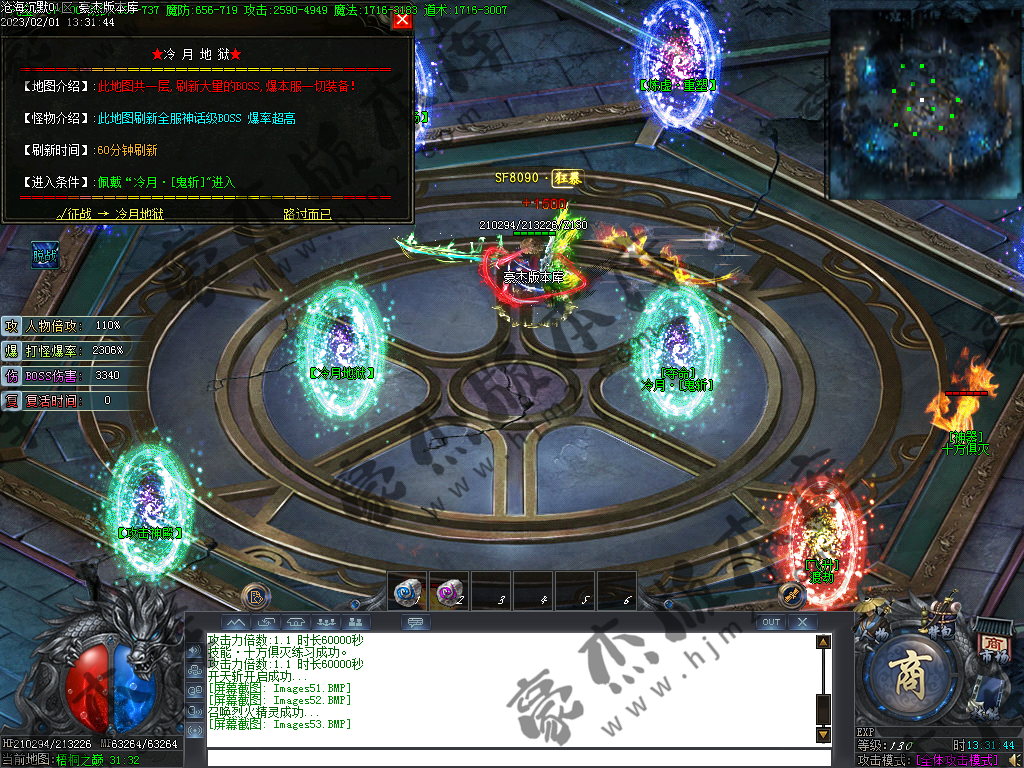Screen dimensions: 1024x768
Task: Select the 路过而已 dialog reply
Action: pyautogui.click(x=306, y=213)
